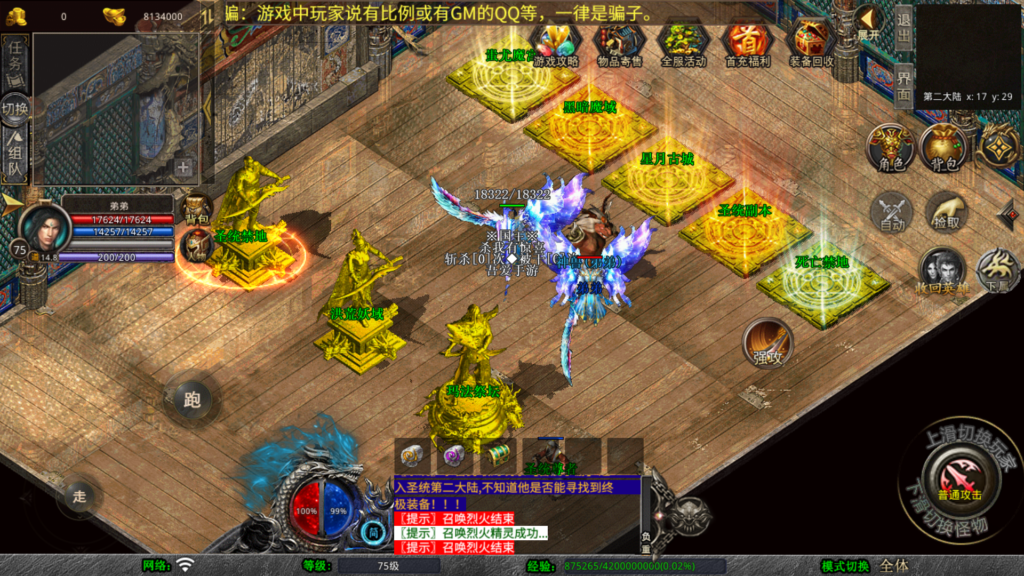1024x576 pixels.
Task: Click the 退出 exit button
Action: coord(903,29)
